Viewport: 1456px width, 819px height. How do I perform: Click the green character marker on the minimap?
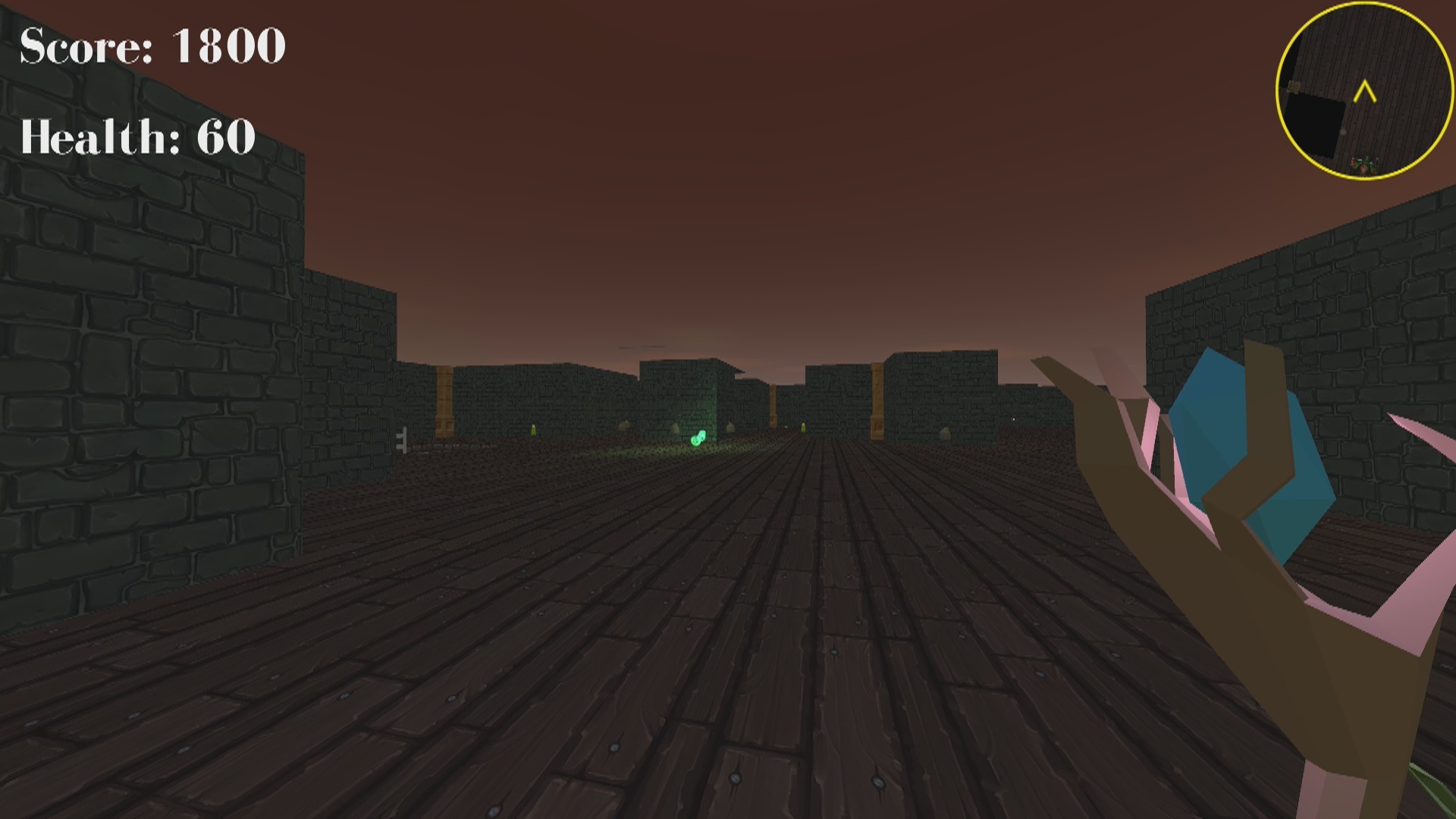[1365, 166]
